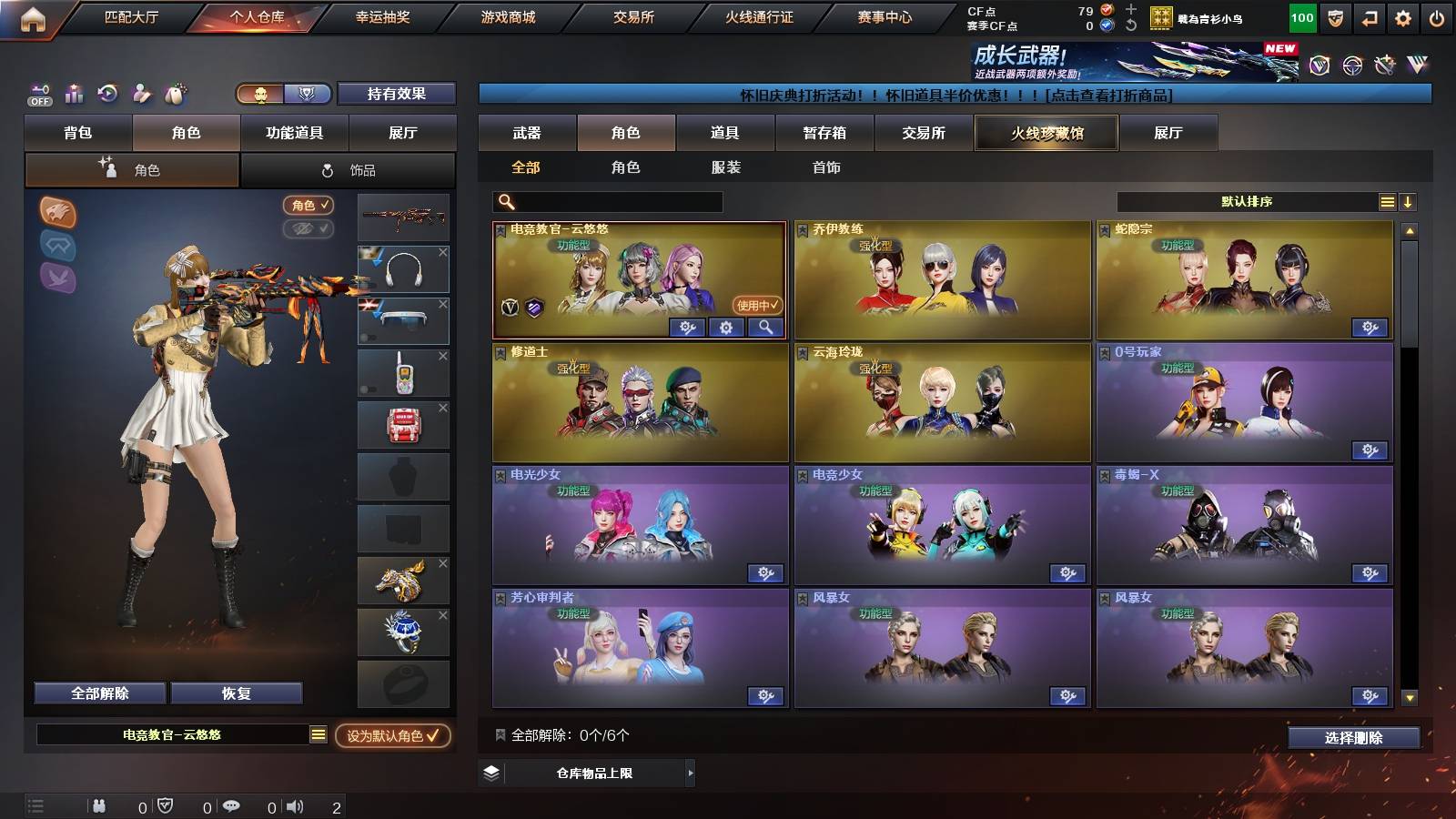Click the crosshair sight icon below CF points
The height and width of the screenshot is (819, 1456).
pos(1353,65)
